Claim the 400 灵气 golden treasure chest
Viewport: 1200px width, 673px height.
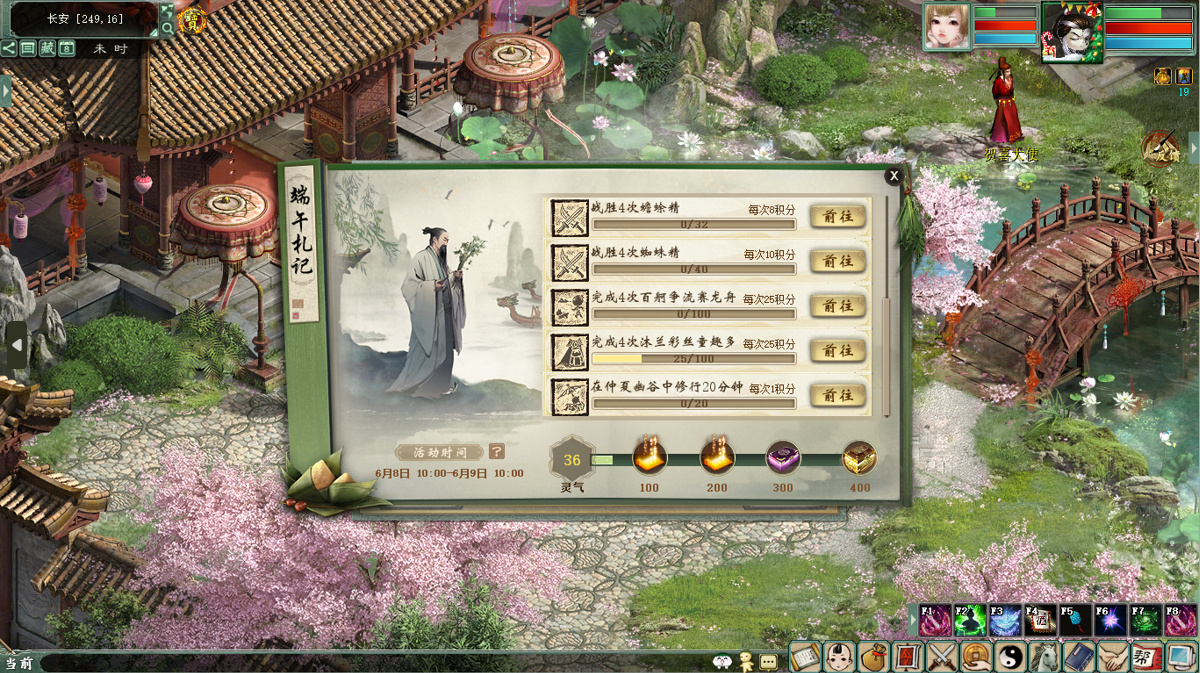coord(859,458)
